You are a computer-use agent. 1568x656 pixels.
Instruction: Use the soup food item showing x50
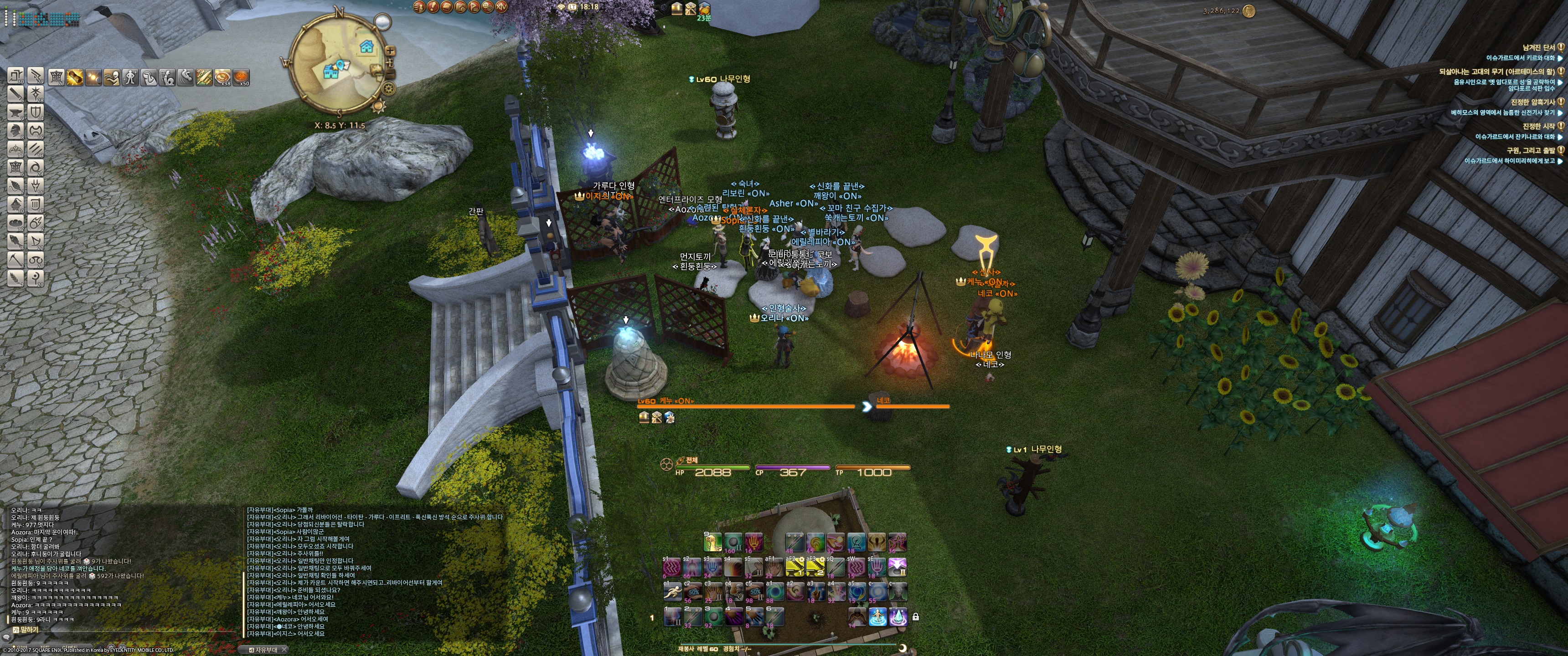(241, 77)
